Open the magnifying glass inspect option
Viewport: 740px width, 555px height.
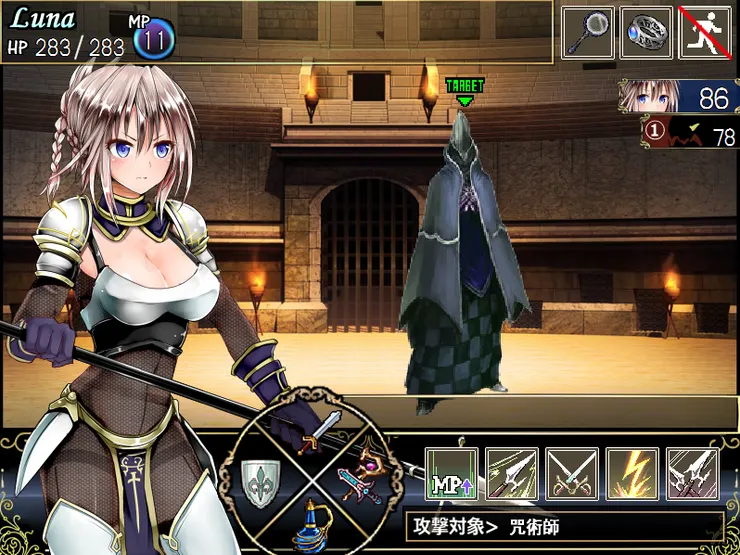(587, 33)
